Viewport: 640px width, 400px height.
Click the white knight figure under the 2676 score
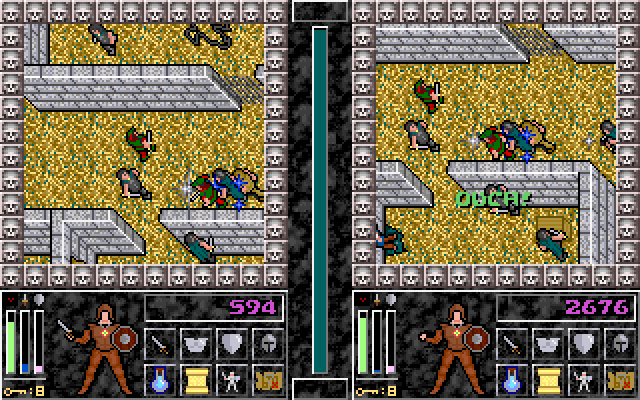583,379
